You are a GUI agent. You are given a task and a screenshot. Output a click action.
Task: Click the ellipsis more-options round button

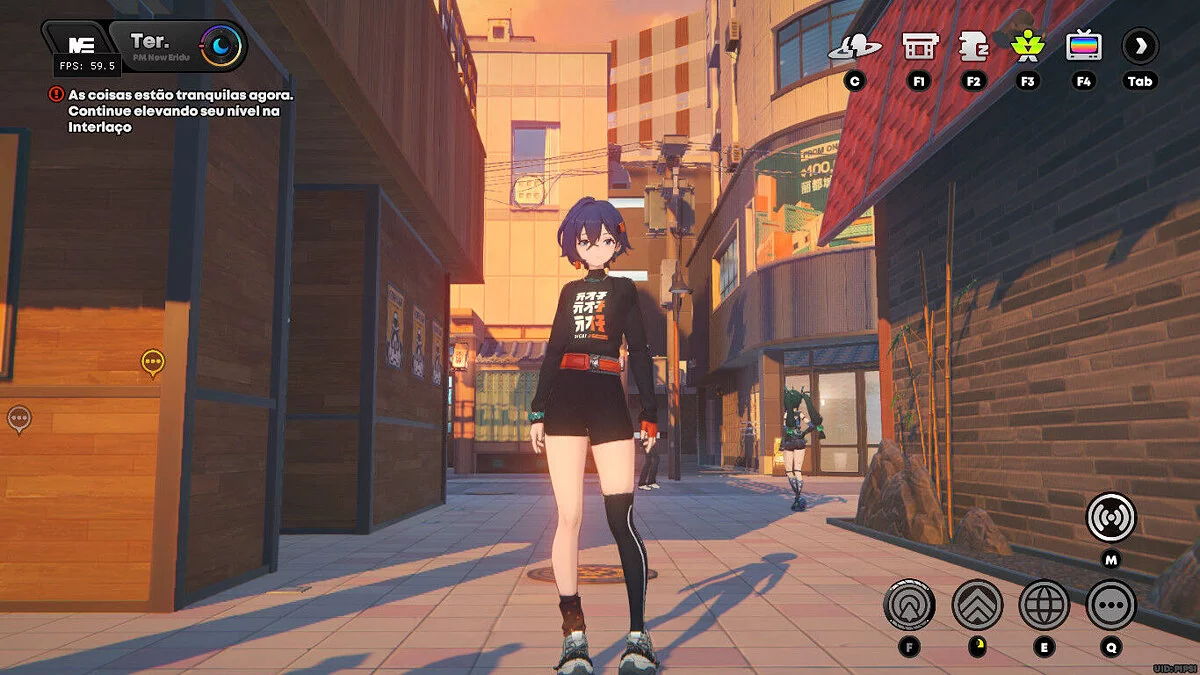coord(1111,604)
